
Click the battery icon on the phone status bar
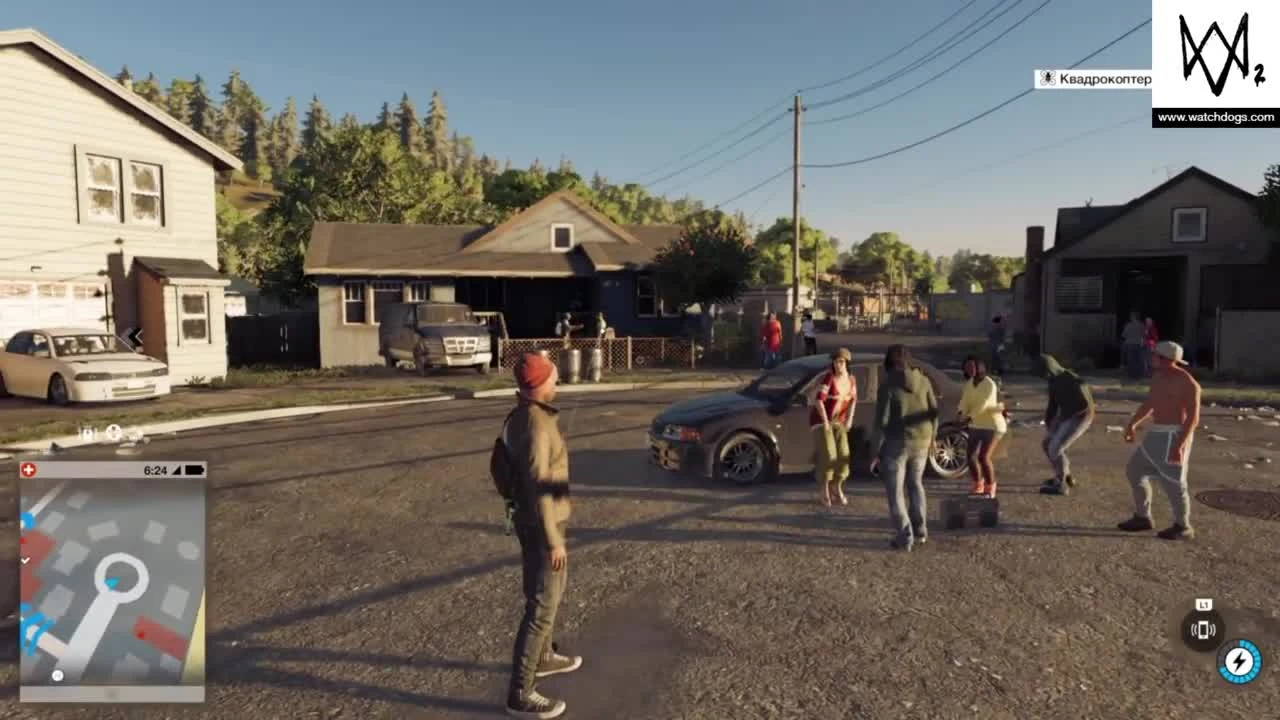(195, 469)
